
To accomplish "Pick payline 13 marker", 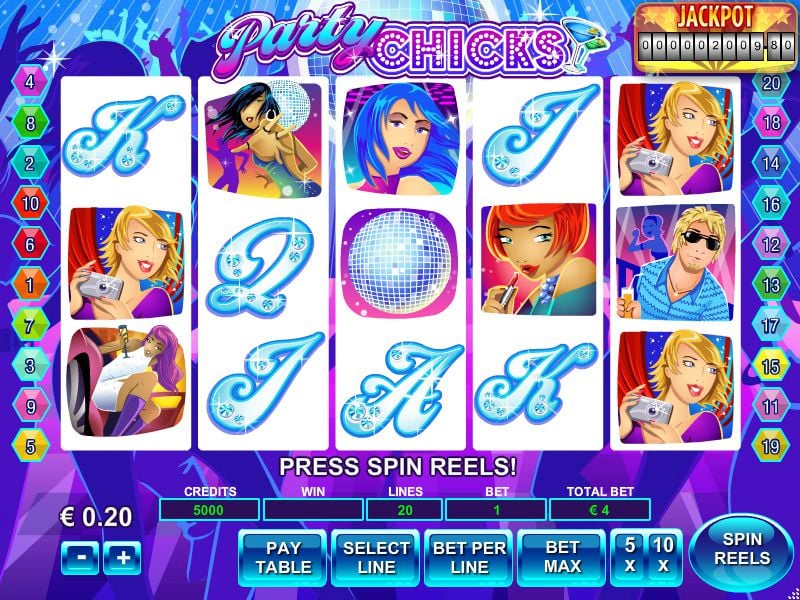I will click(771, 285).
